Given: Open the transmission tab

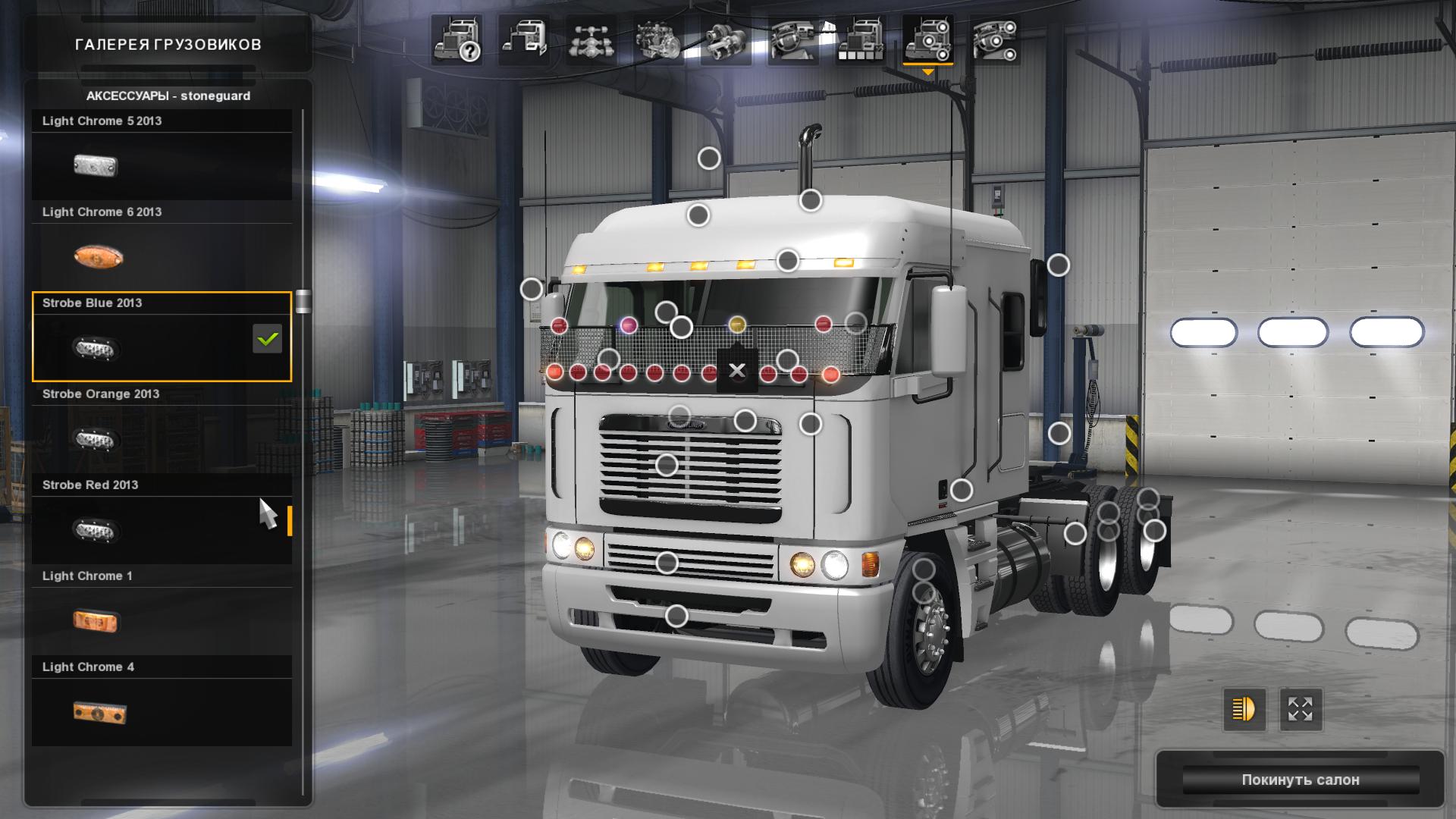Looking at the screenshot, I should click(726, 39).
